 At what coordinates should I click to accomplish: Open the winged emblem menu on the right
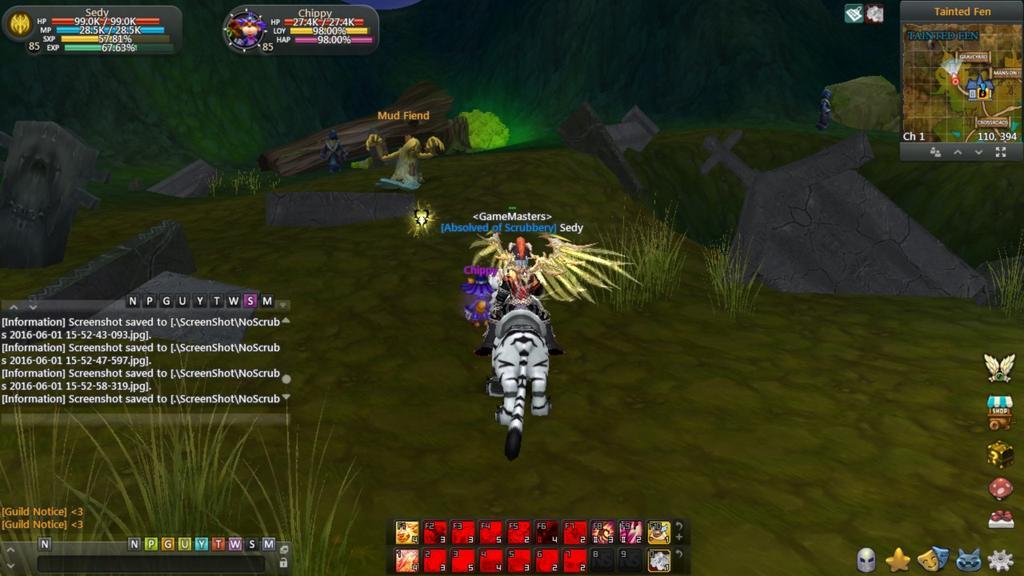[x=999, y=368]
